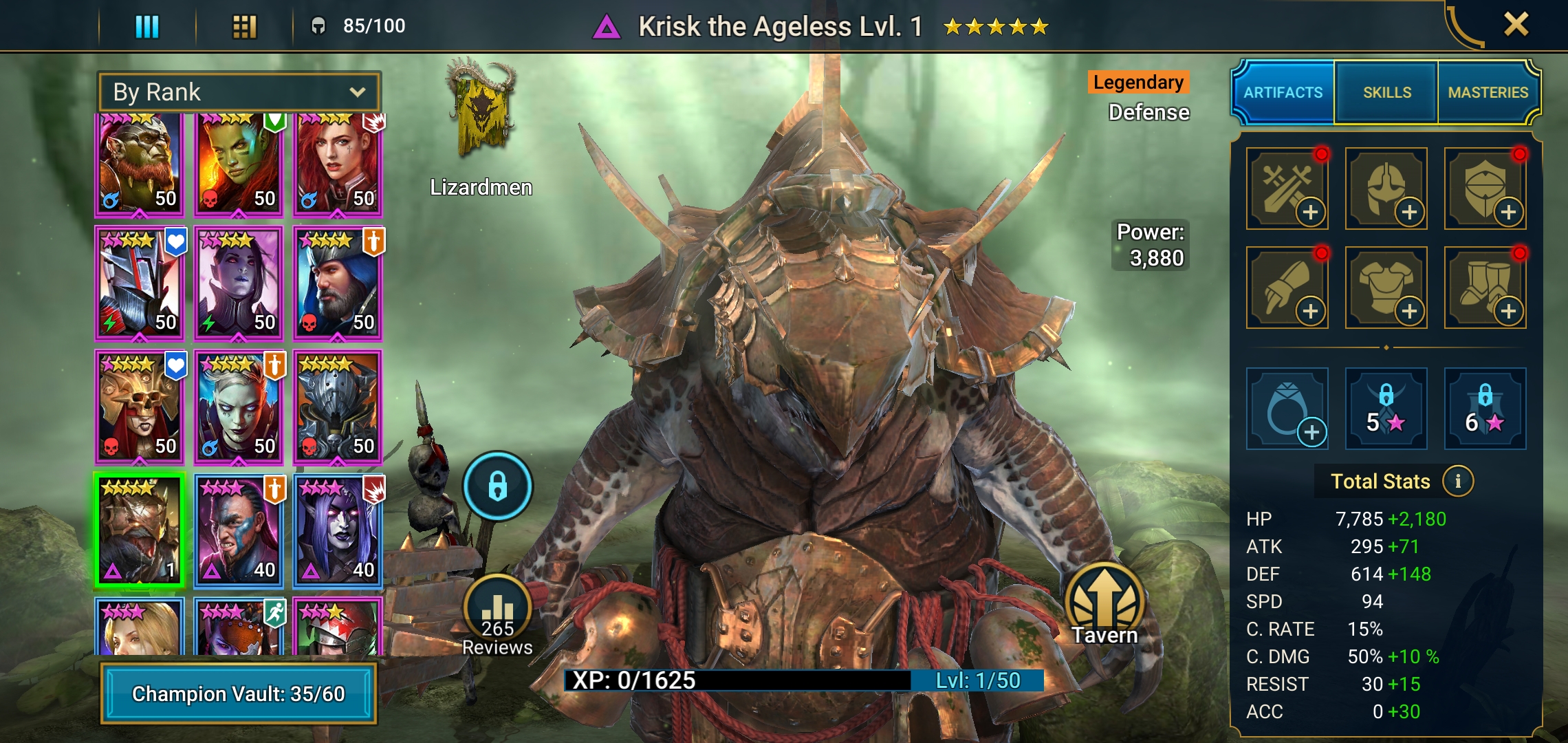Show Total Stats info

tap(1457, 481)
